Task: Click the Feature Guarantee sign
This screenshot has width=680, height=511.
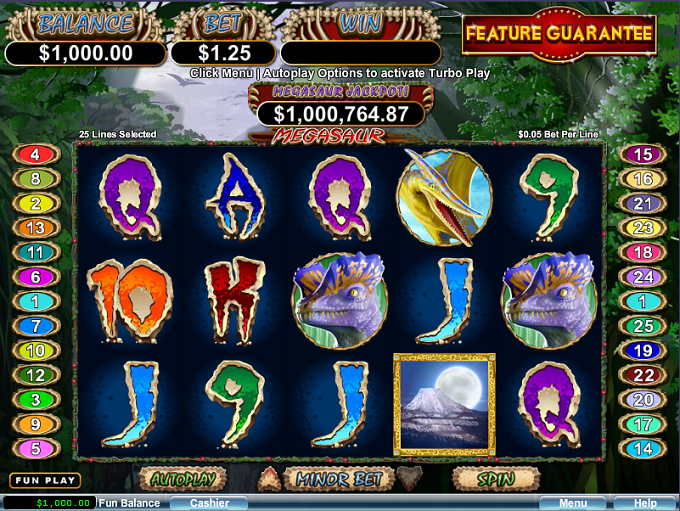Action: coord(559,34)
